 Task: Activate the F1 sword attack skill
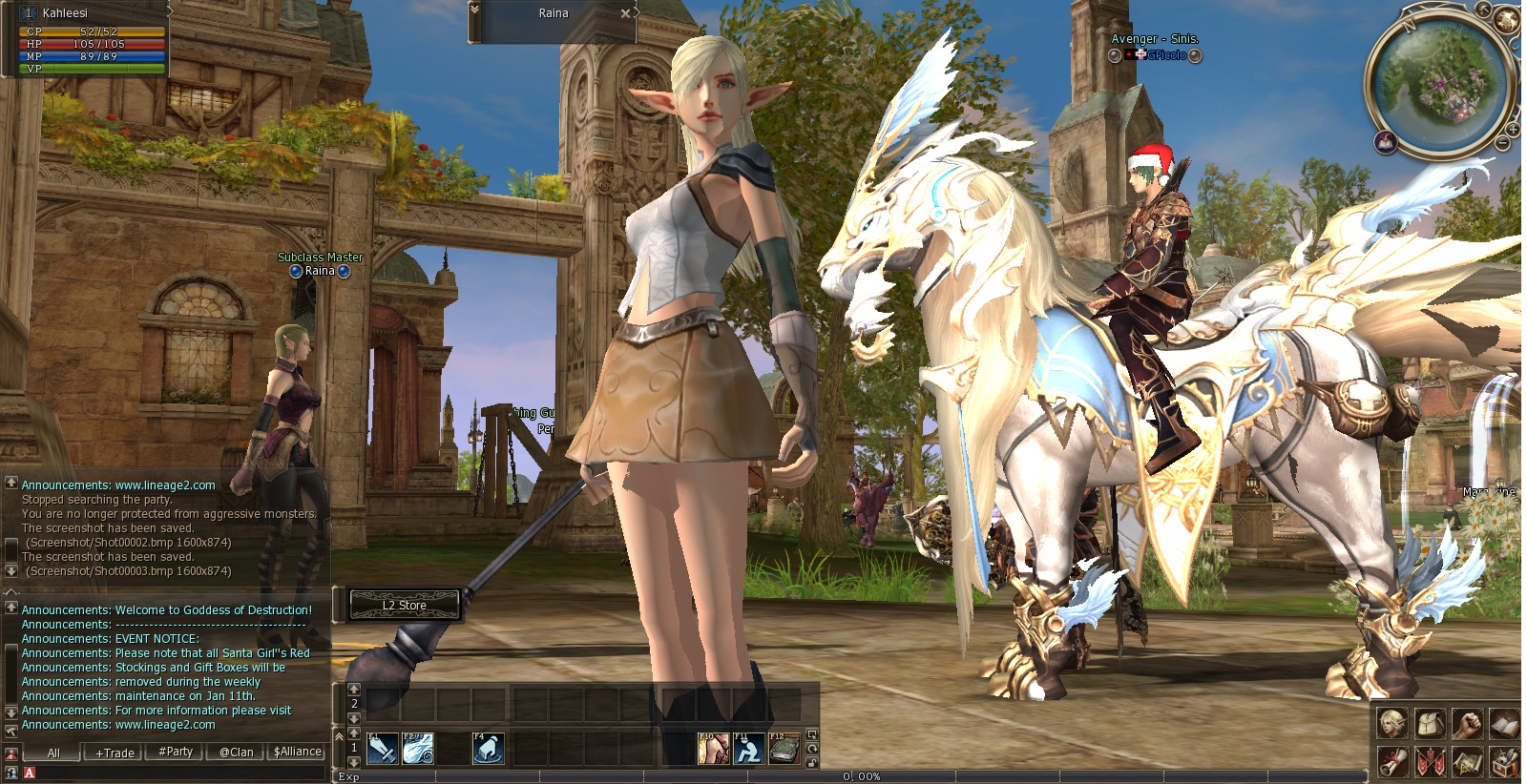click(382, 749)
